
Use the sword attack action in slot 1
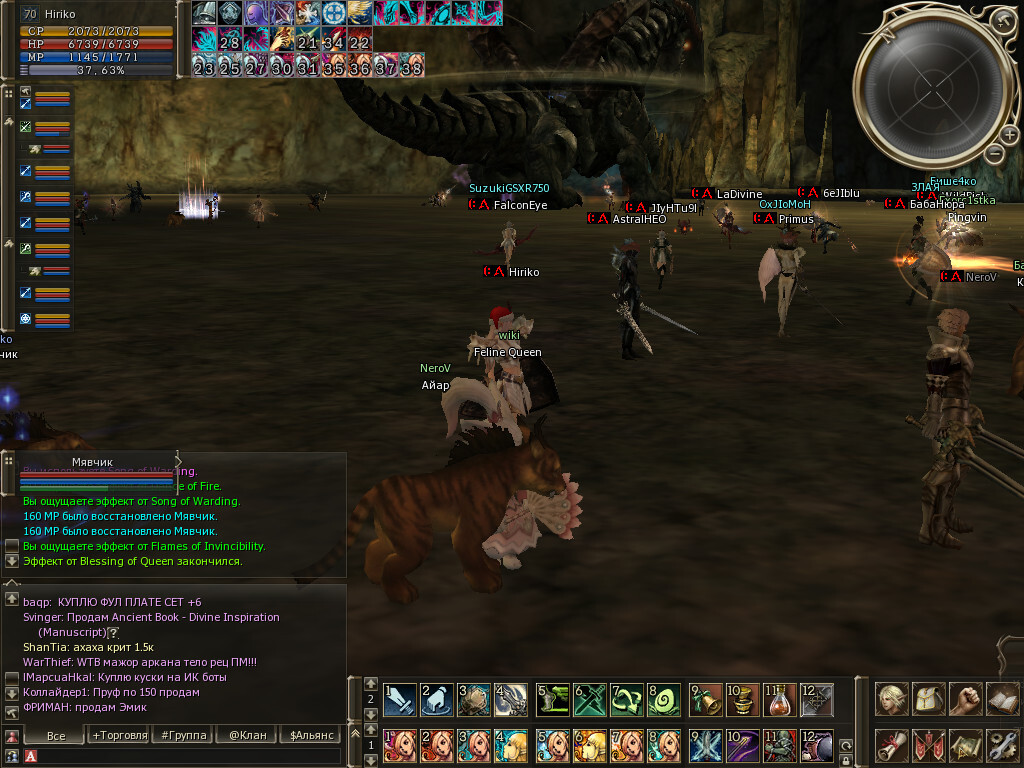(x=400, y=698)
